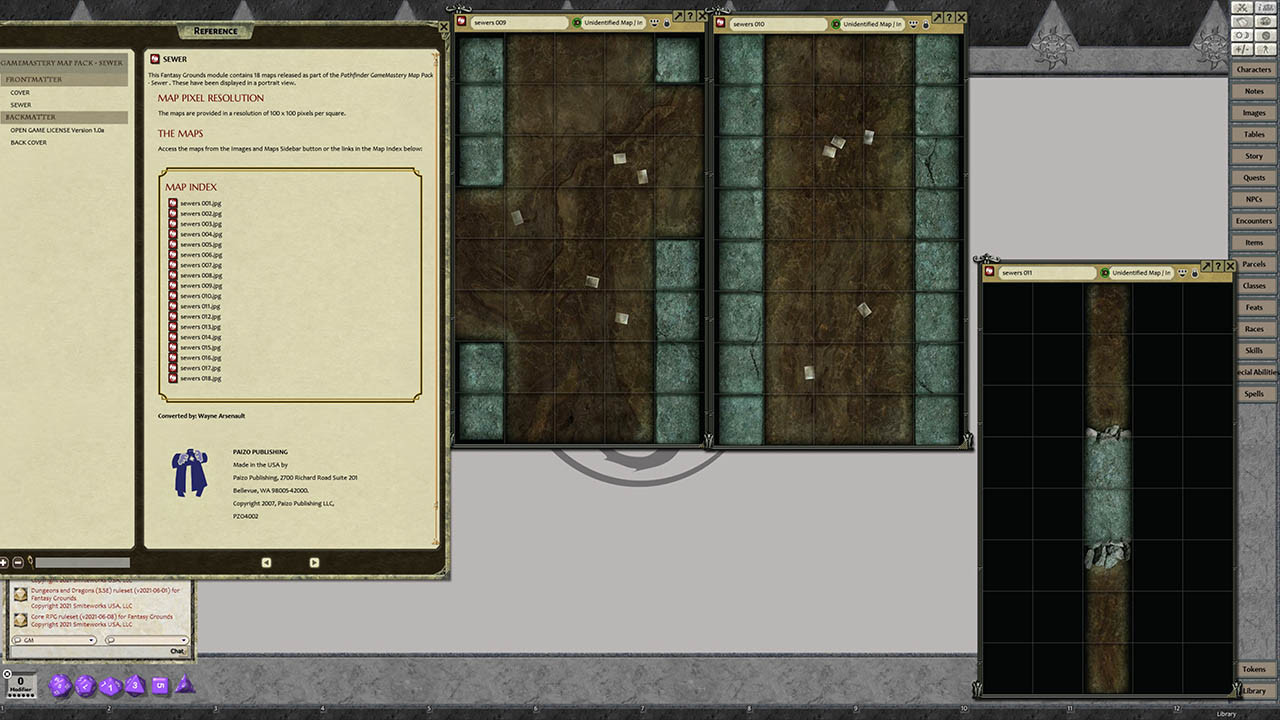Click the zoom-in plus icon on reference window

point(4,562)
